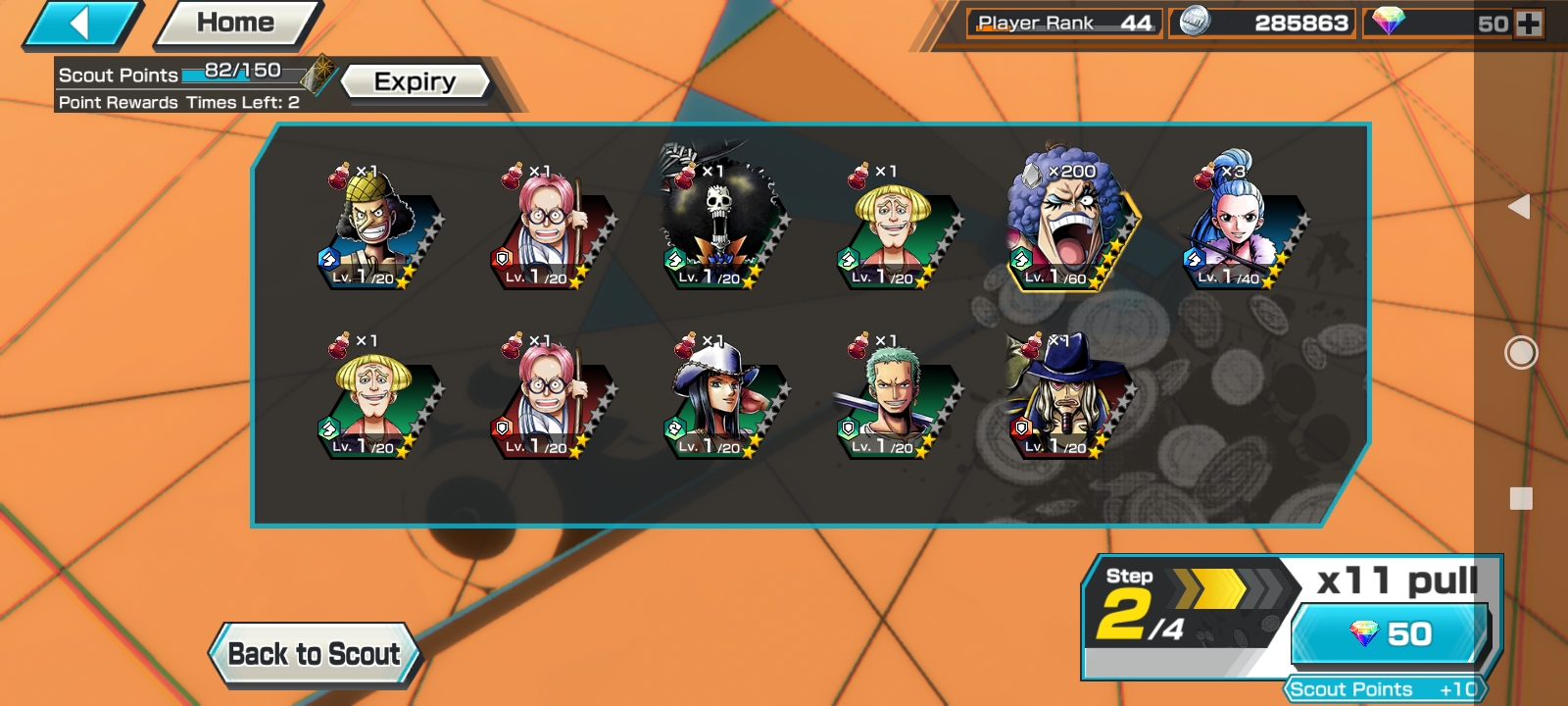Tap the Android back triangle button
The image size is (1568, 706).
tap(1519, 206)
